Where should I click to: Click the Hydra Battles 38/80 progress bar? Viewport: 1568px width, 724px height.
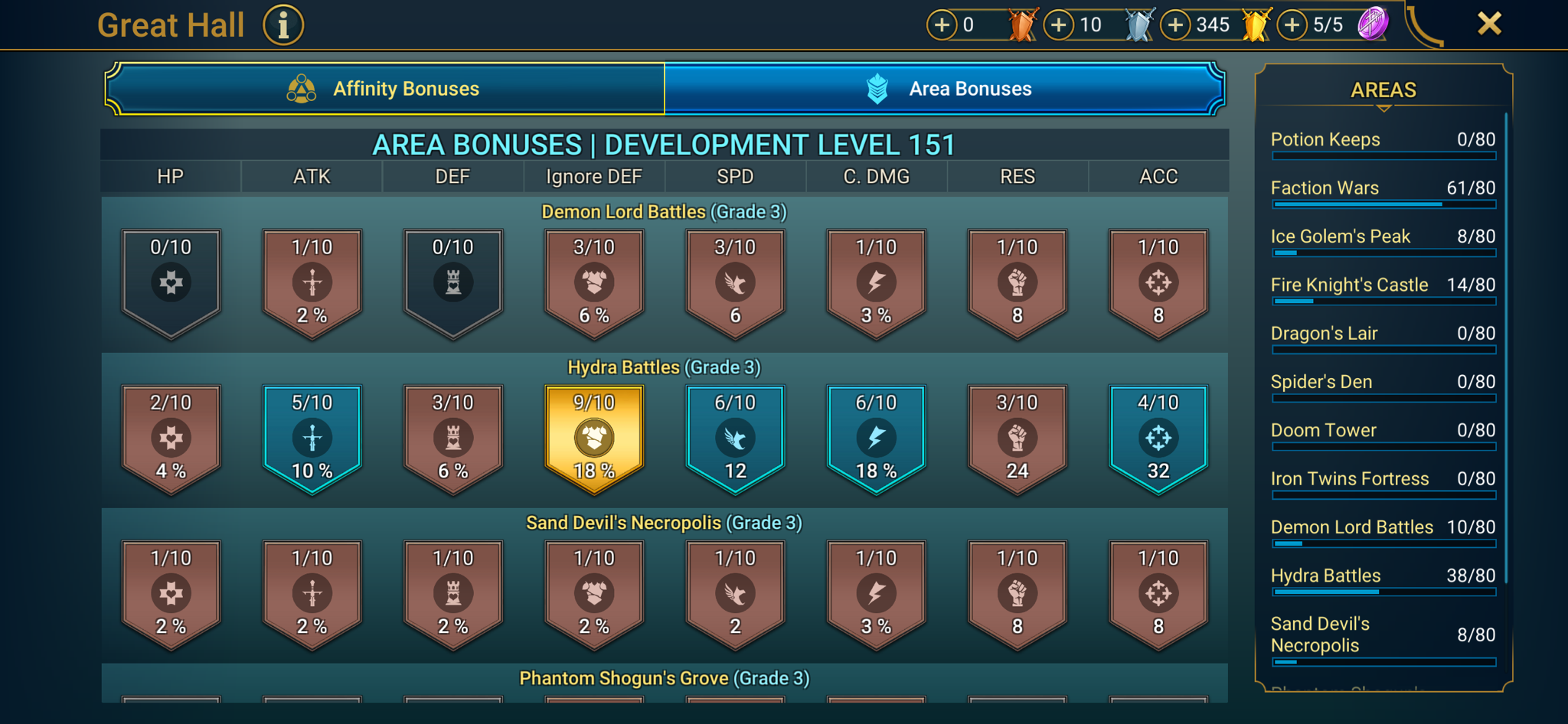click(x=1383, y=592)
